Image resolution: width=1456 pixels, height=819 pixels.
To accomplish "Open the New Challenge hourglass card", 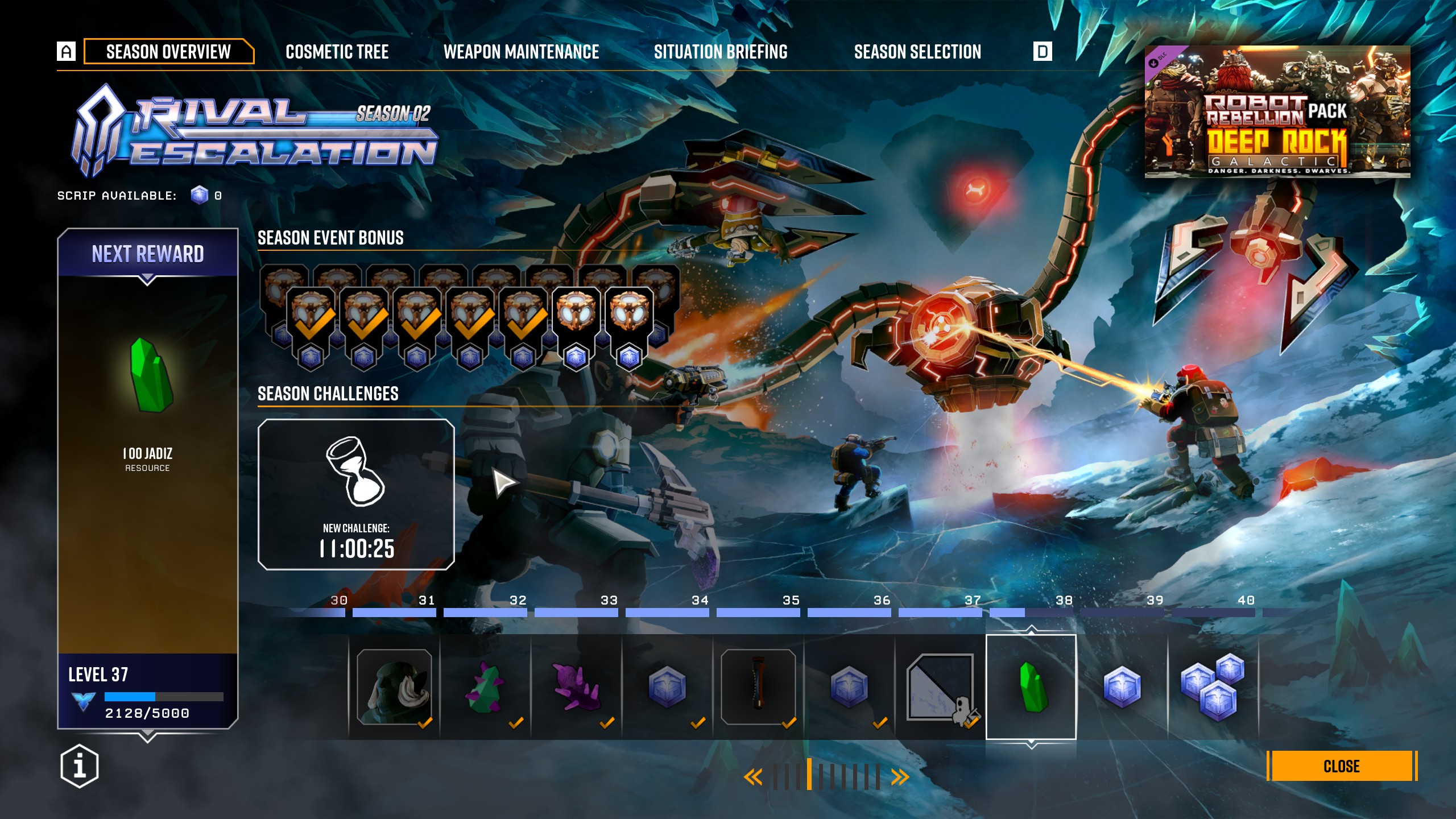I will pos(356,494).
